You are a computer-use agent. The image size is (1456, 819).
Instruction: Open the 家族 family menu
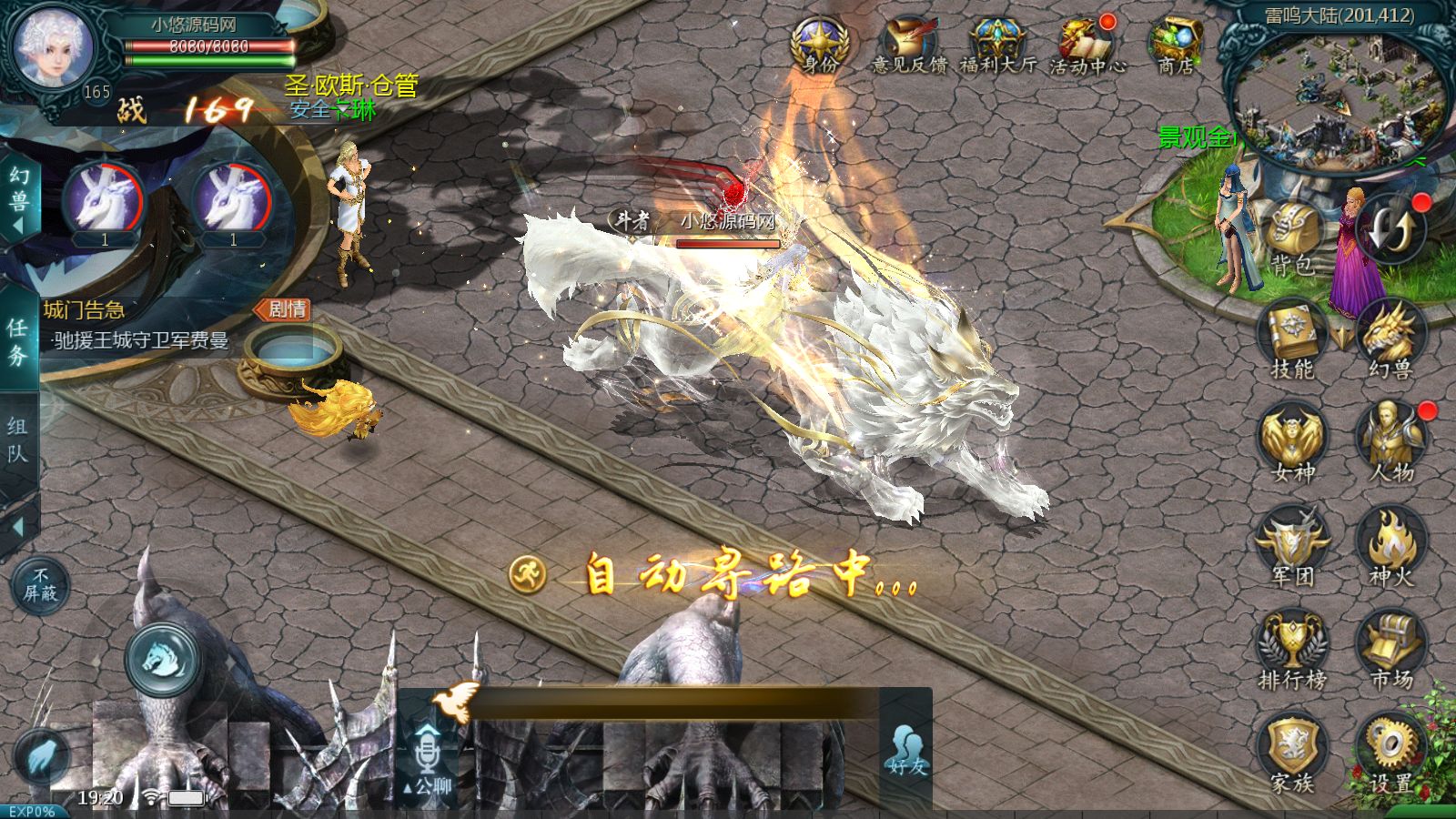click(1292, 753)
